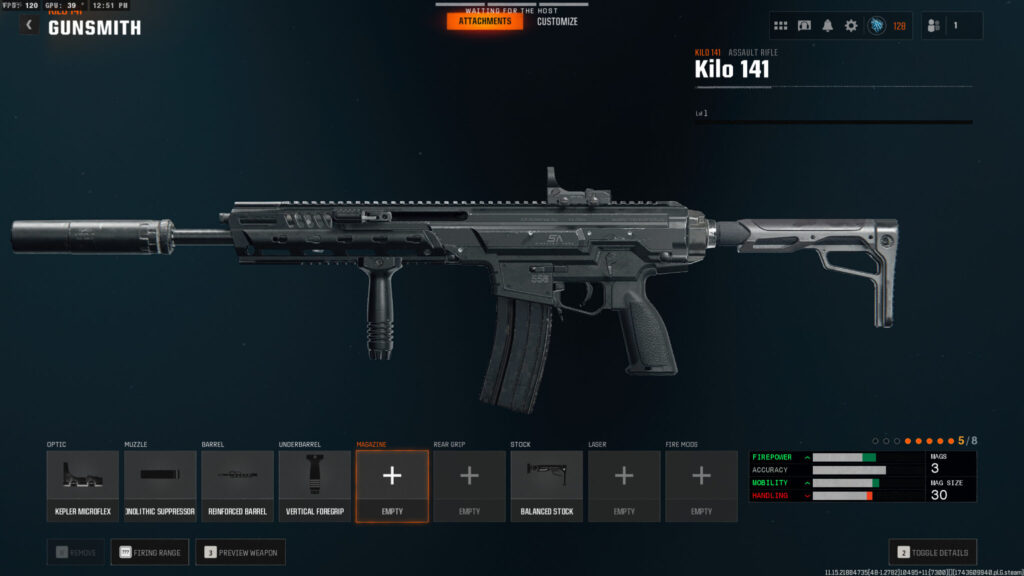The image size is (1024, 576).
Task: Select the Kepler Microflex optic slot
Action: pyautogui.click(x=83, y=485)
